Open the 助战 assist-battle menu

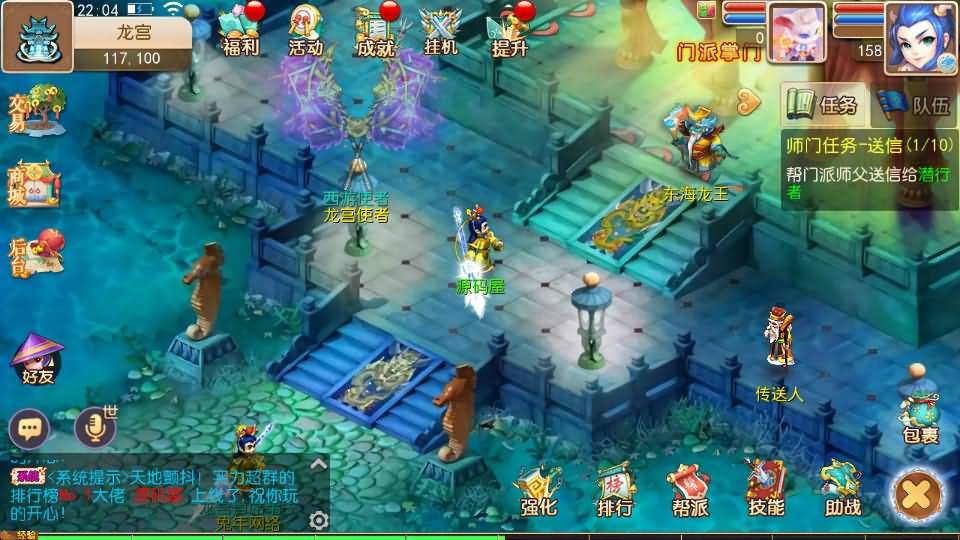point(842,490)
